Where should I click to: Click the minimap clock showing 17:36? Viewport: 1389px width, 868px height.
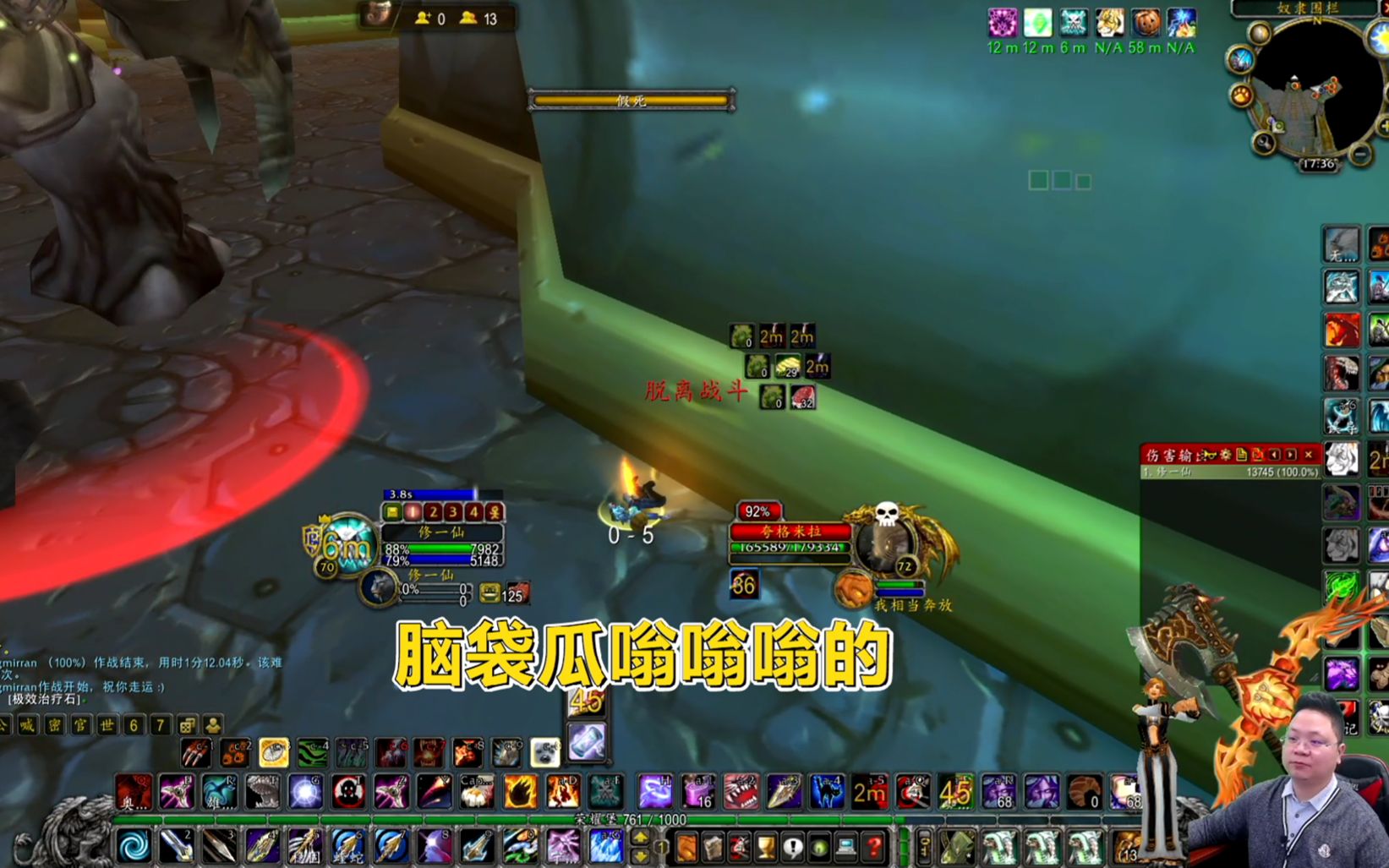pos(1320,162)
